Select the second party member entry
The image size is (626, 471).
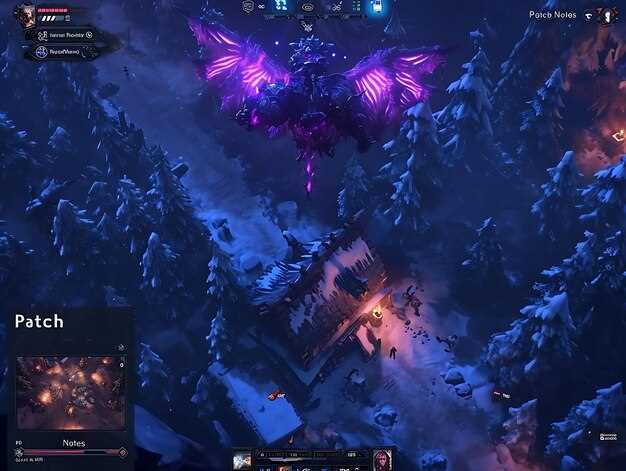tap(66, 49)
